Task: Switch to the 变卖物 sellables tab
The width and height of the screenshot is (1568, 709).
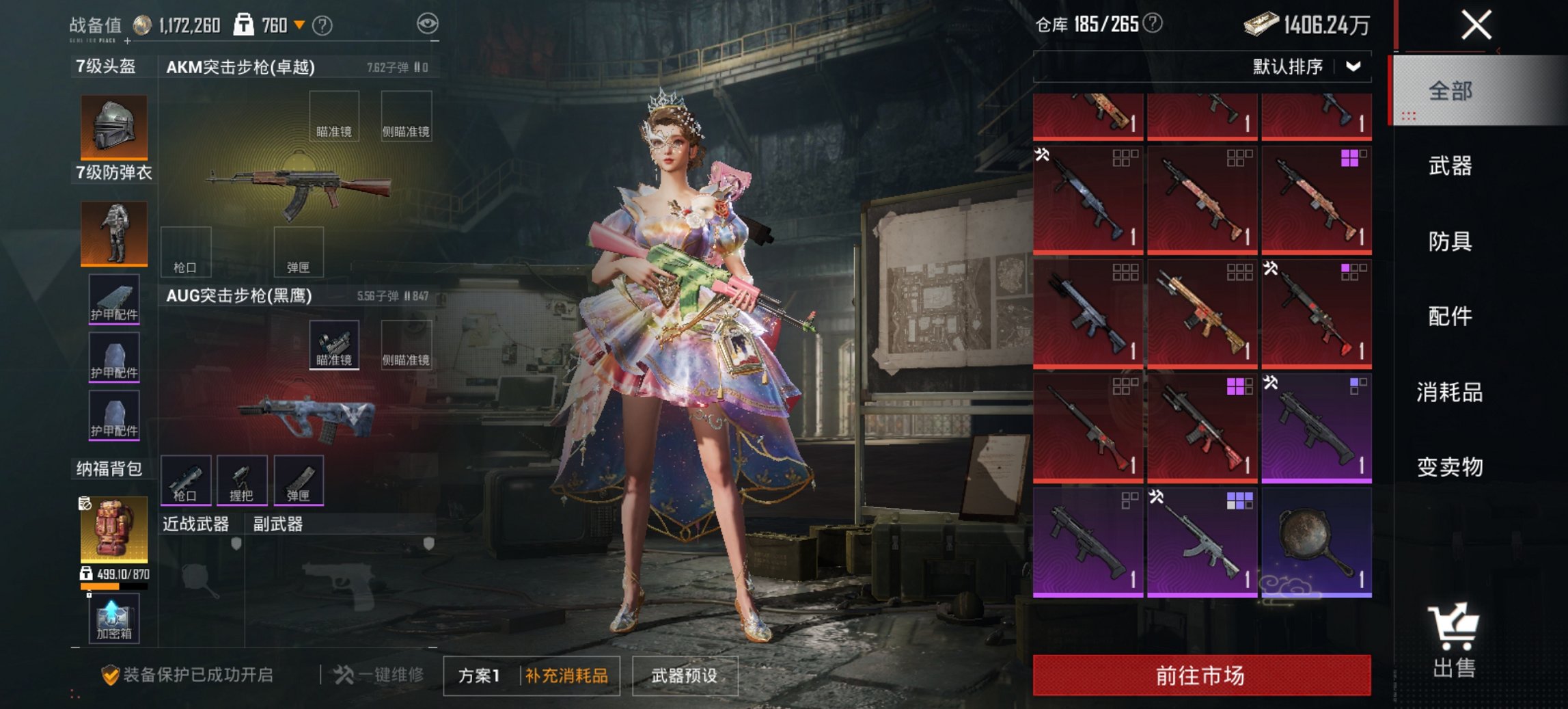Action: click(1450, 467)
